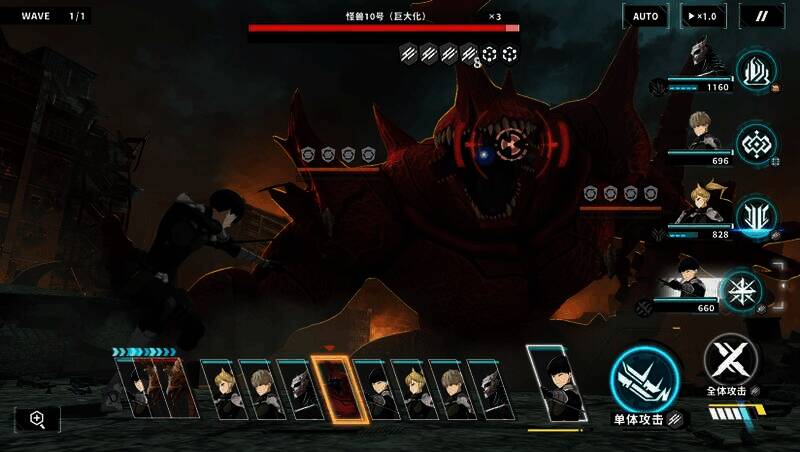Screen dimensions: 800x452
Task: Trigger the blonde twin-tail character's skill
Action: pyautogui.click(x=756, y=217)
